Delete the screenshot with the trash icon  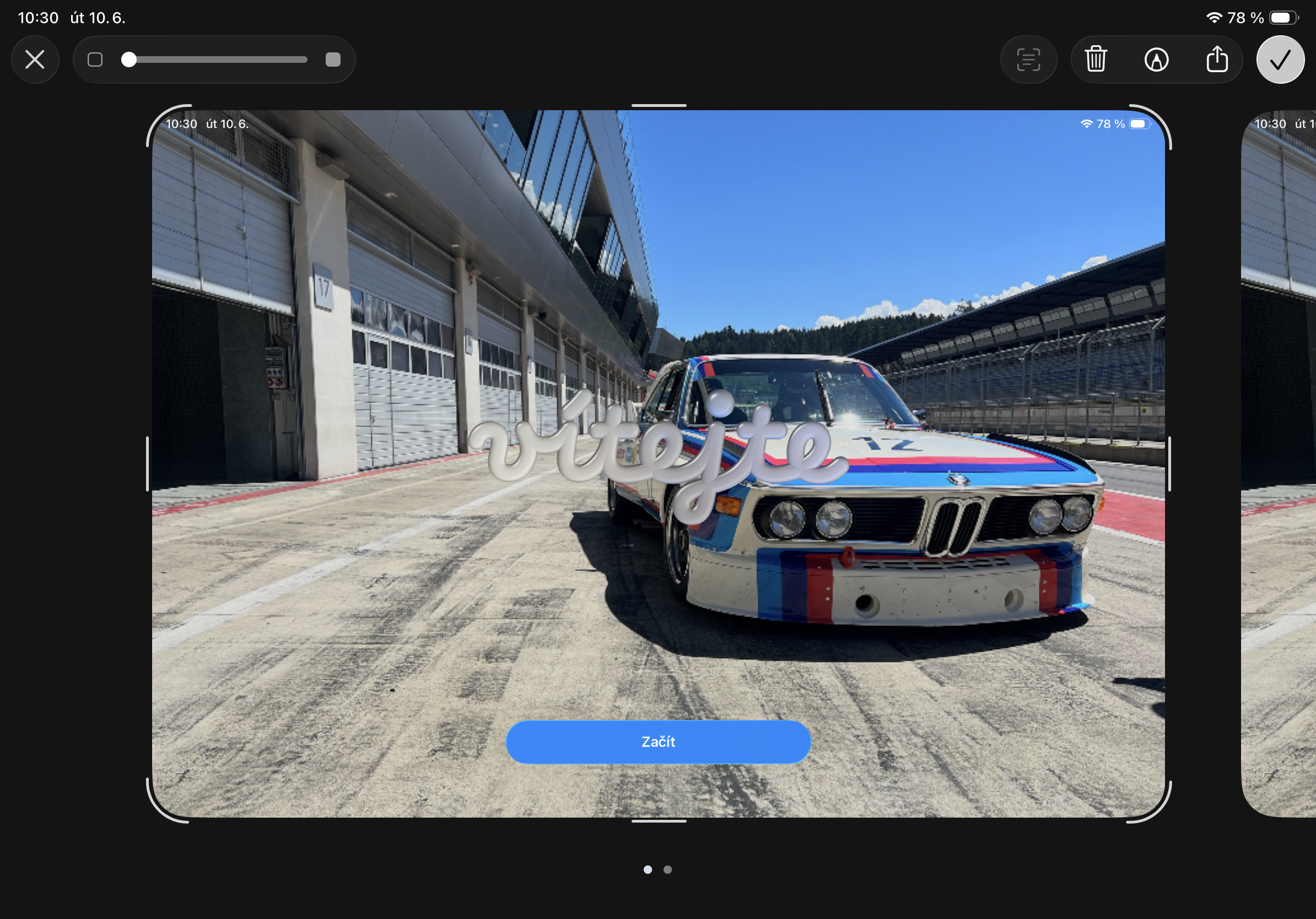point(1096,60)
